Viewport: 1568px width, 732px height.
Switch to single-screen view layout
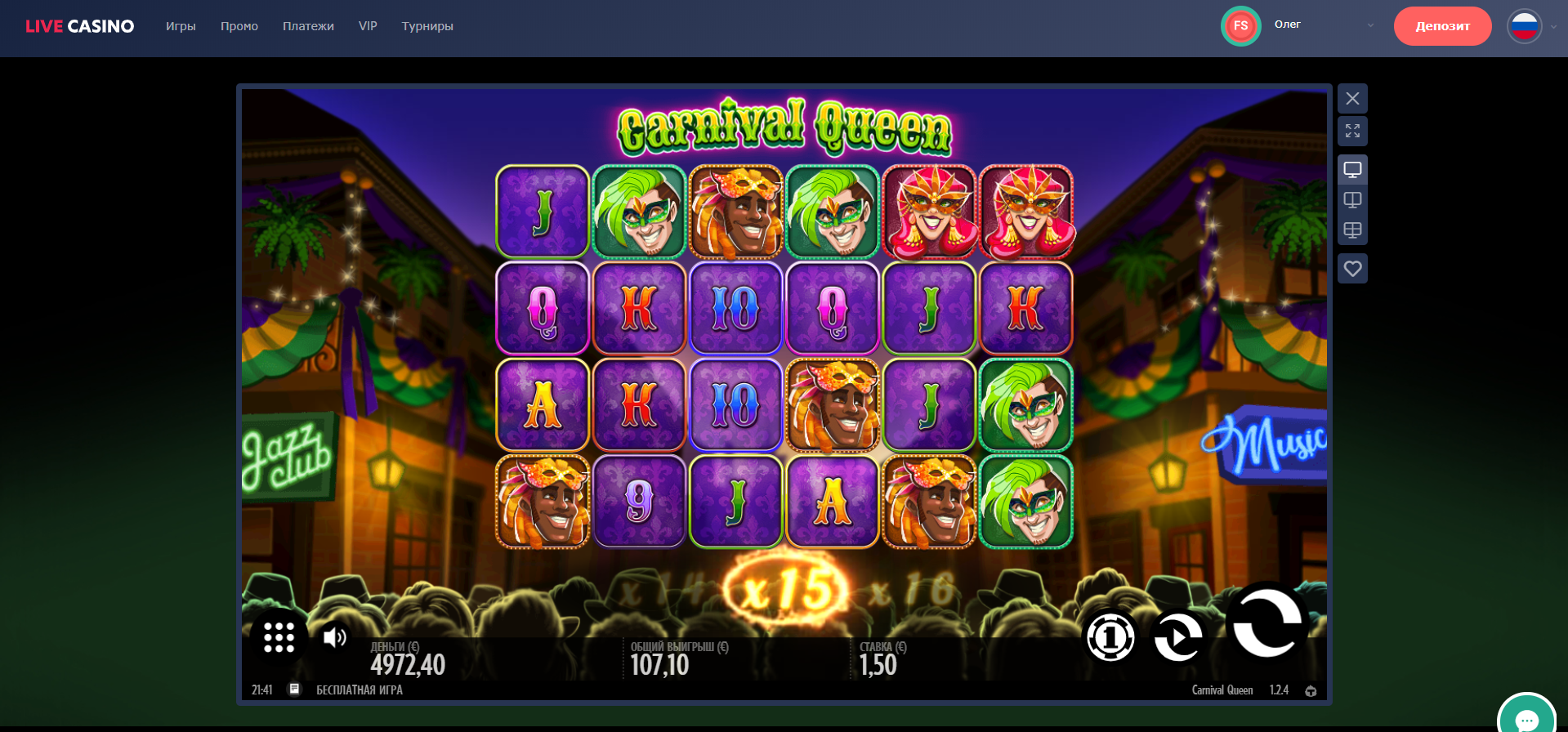[1352, 170]
